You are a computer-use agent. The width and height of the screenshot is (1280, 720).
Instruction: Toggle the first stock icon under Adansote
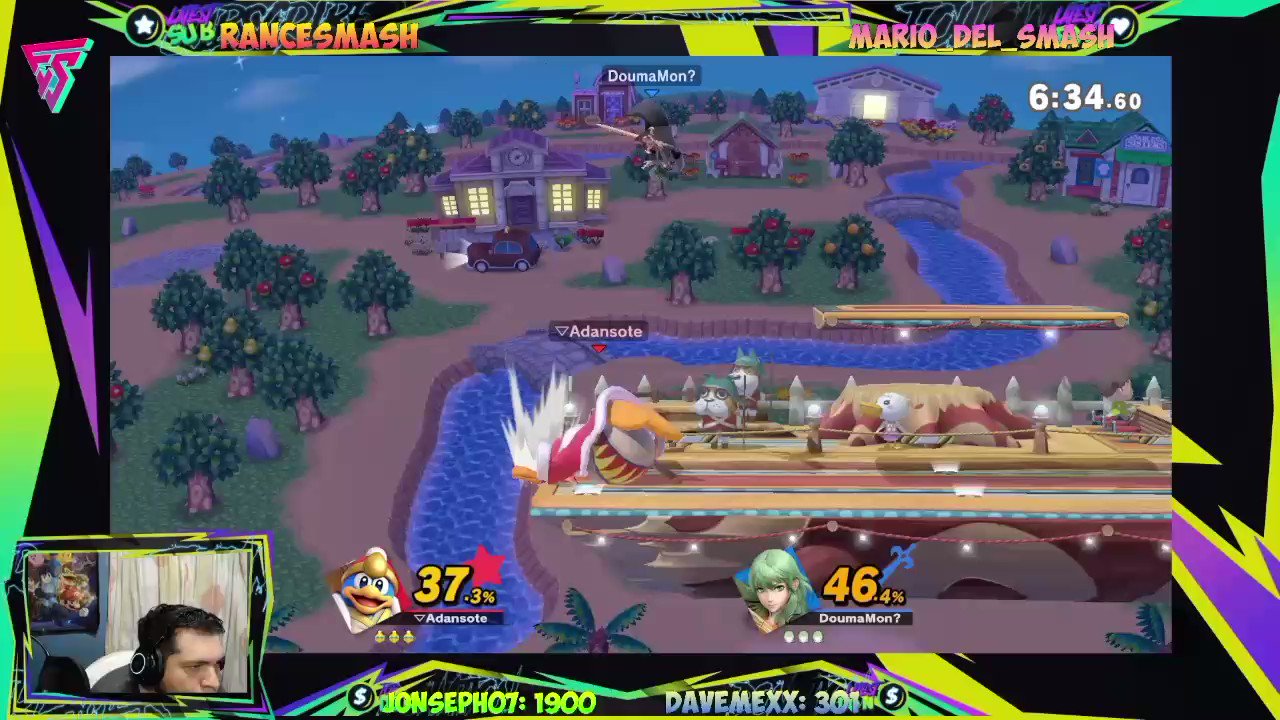pyautogui.click(x=381, y=637)
